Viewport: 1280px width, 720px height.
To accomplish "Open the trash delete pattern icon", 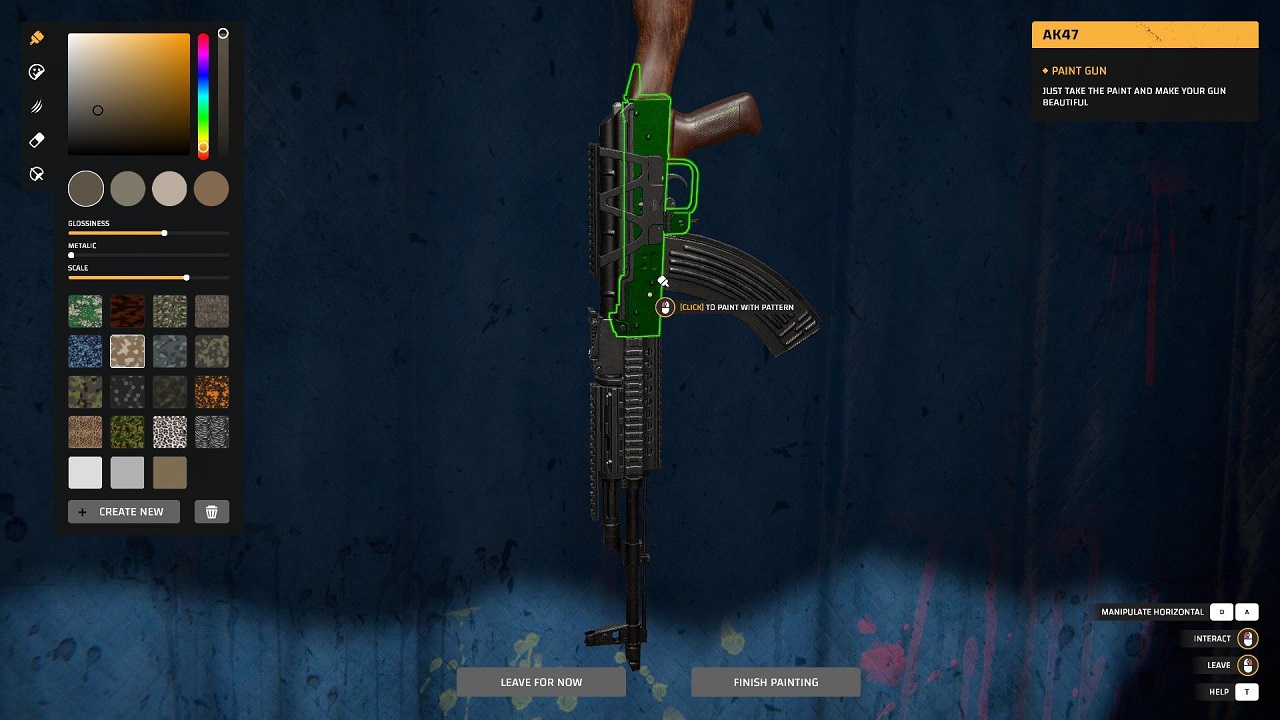I will 211,511.
